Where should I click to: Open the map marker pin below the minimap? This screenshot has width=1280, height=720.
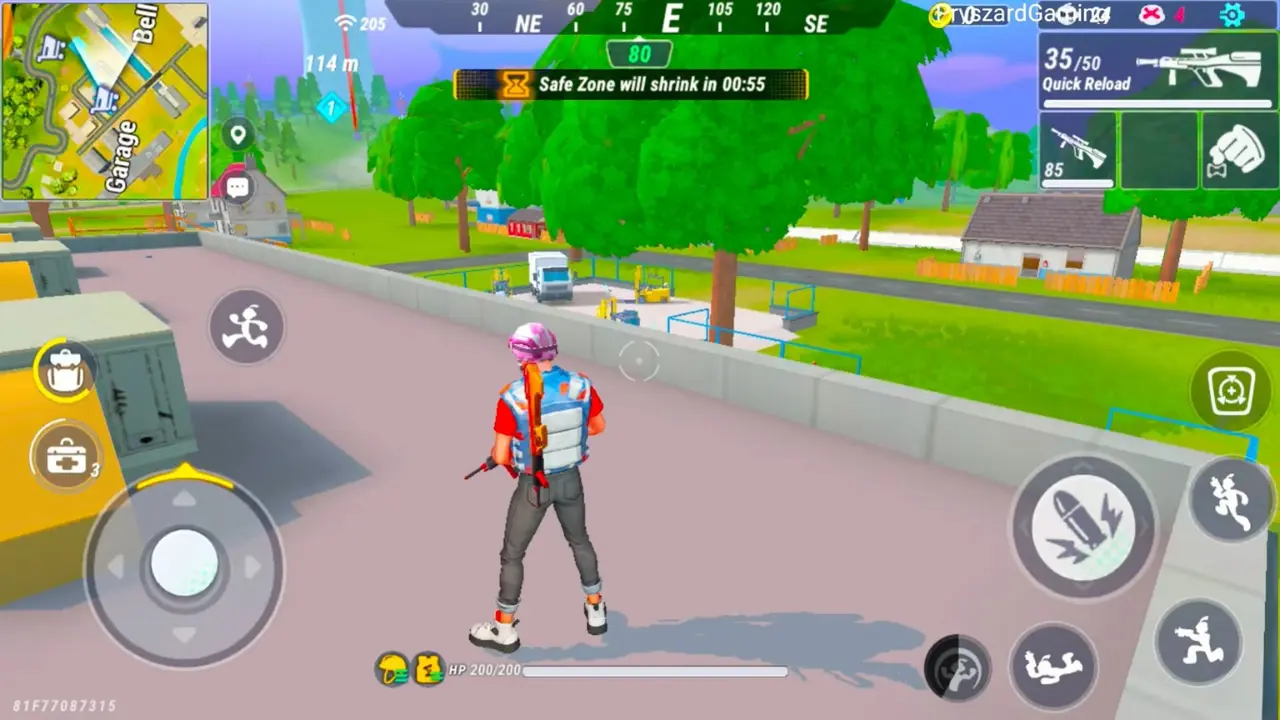(x=236, y=133)
